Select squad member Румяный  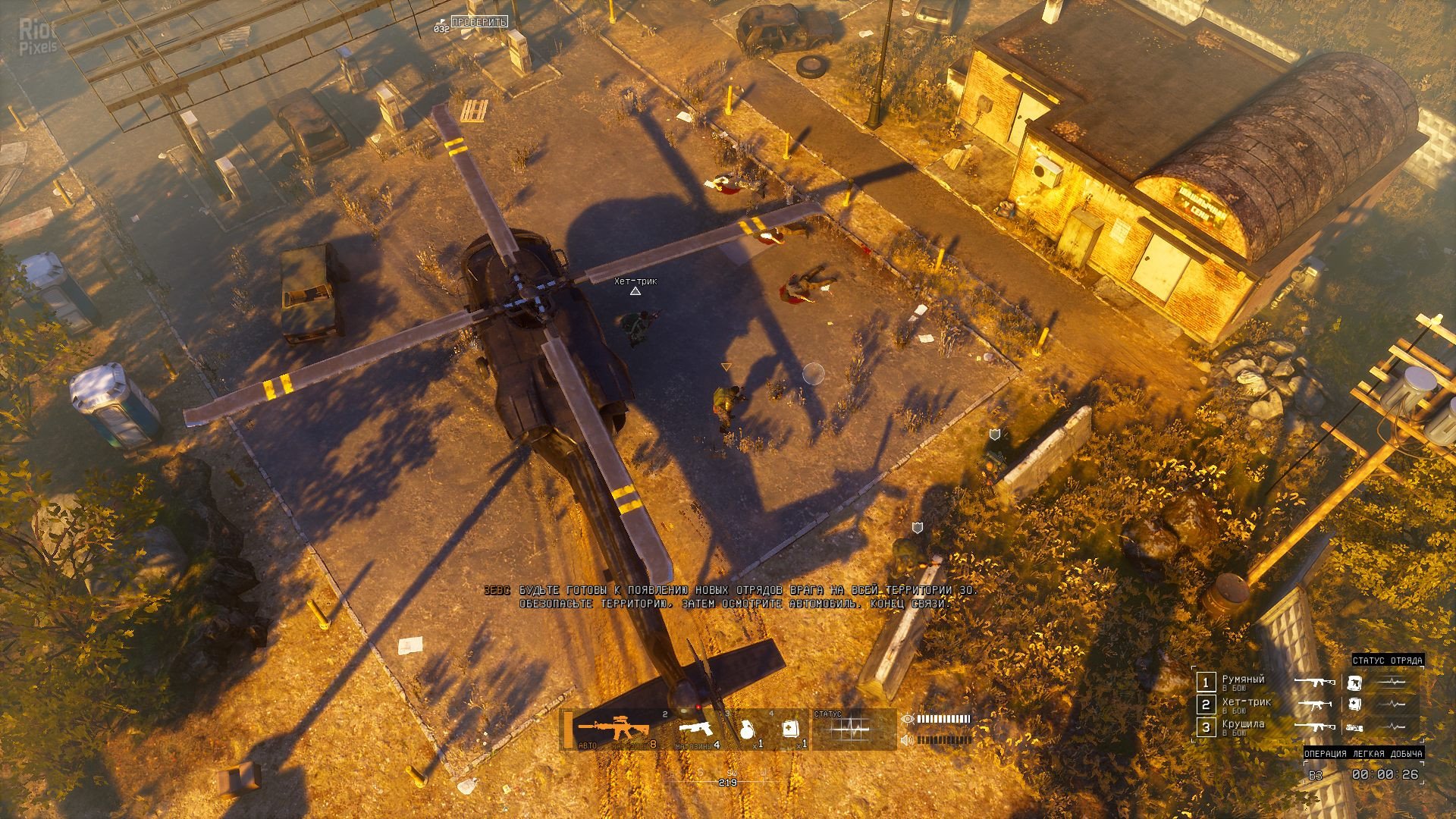(1243, 681)
